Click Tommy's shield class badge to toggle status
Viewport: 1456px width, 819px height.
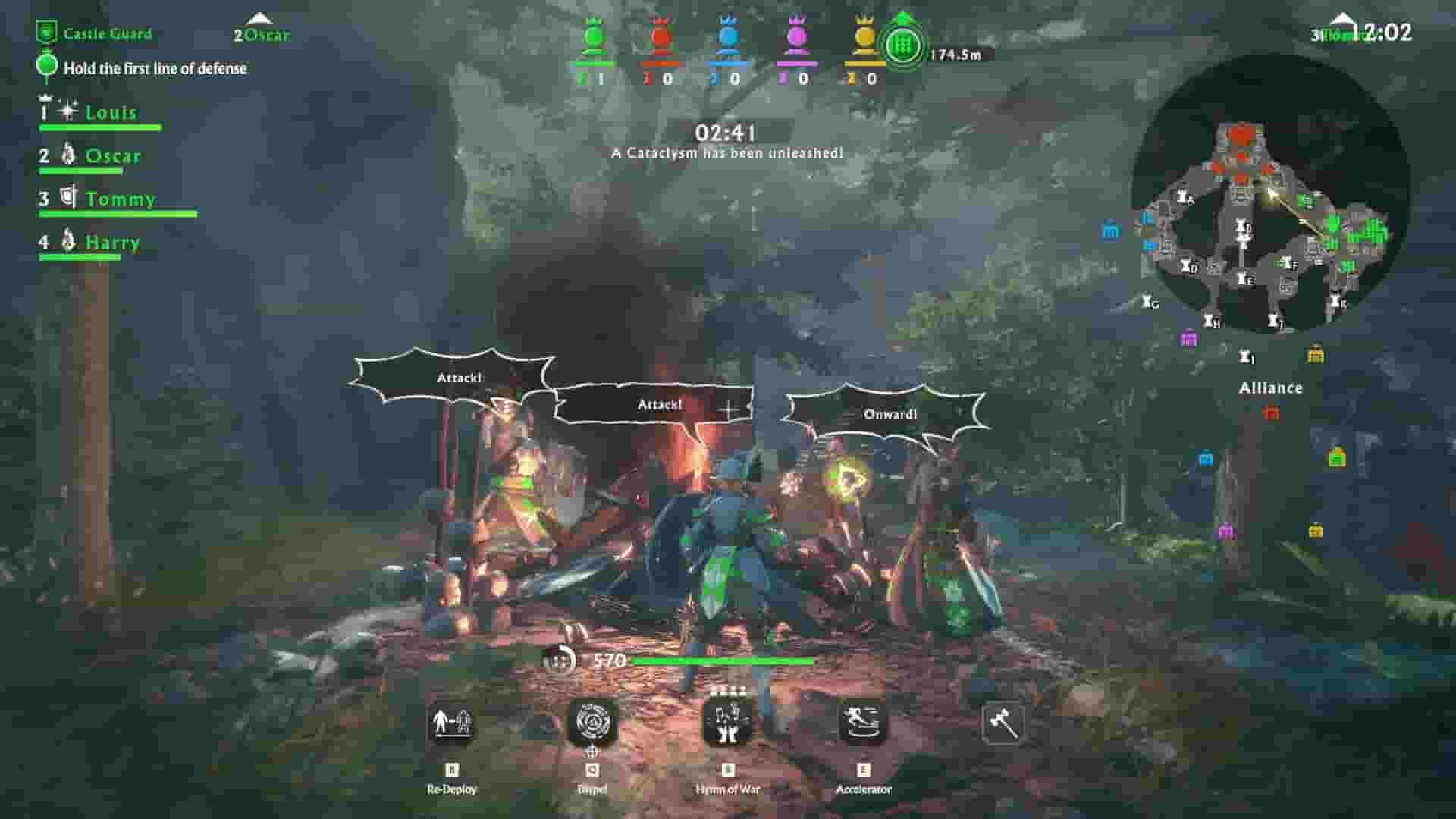[69, 197]
